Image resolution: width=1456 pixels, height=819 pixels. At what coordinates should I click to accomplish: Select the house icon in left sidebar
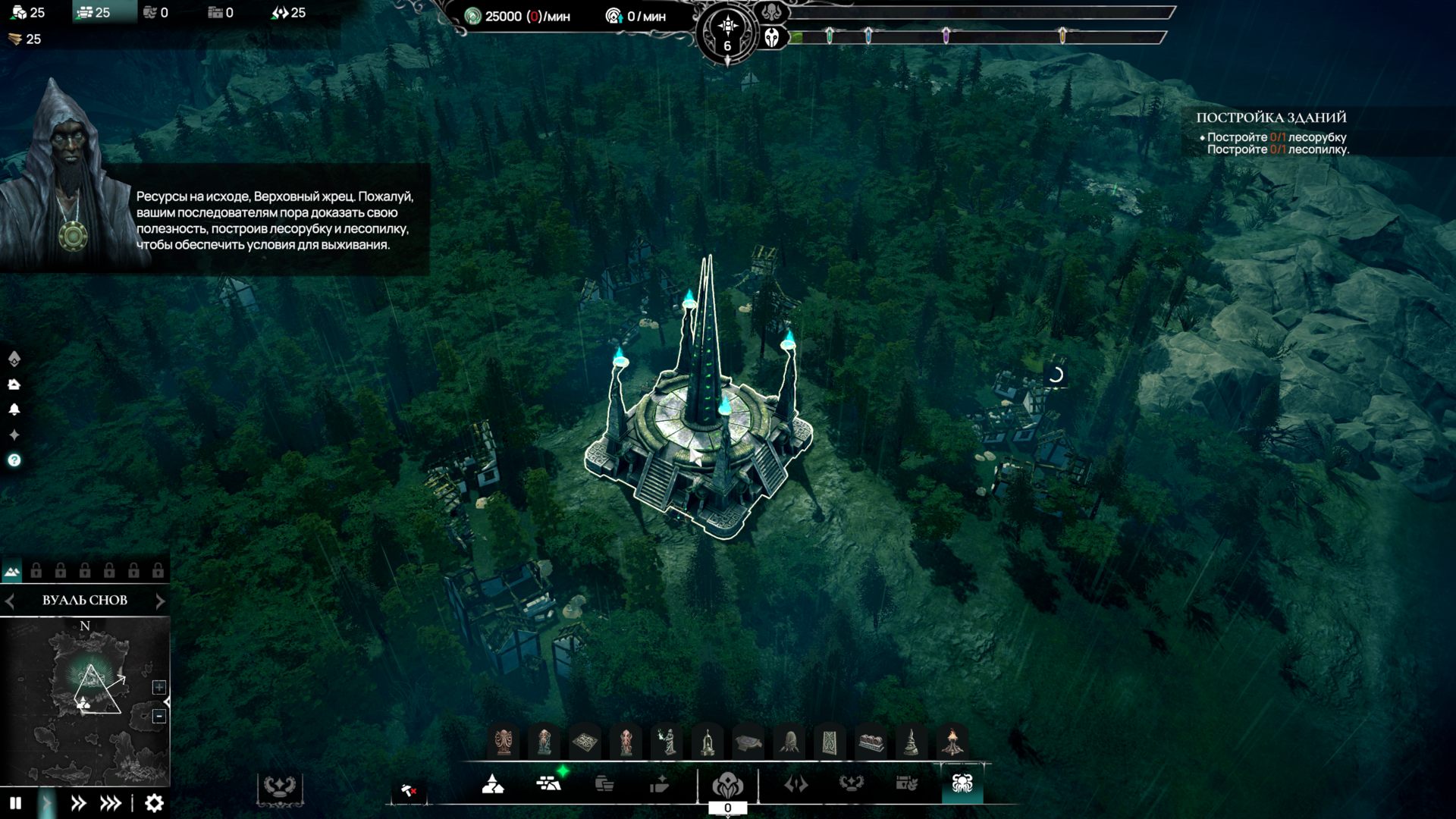coord(14,384)
